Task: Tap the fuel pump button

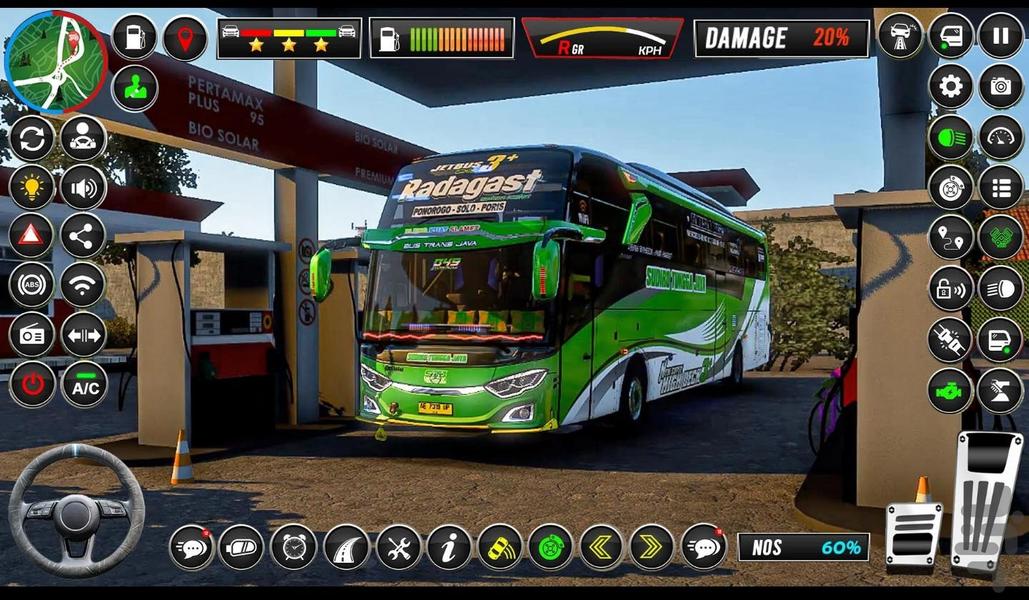Action: click(134, 37)
